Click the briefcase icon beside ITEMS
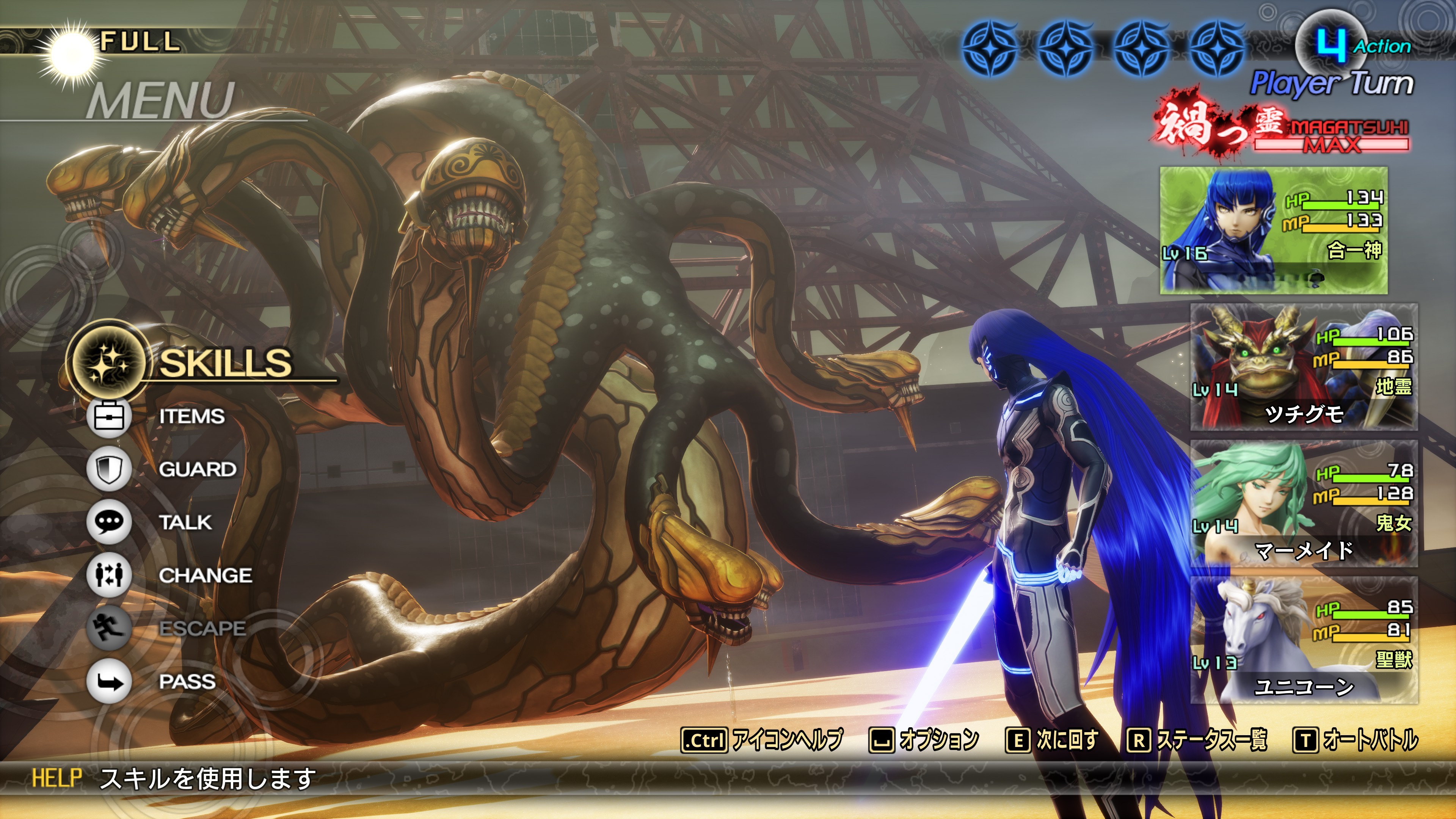Screen dimensions: 1456x819 pos(109,417)
